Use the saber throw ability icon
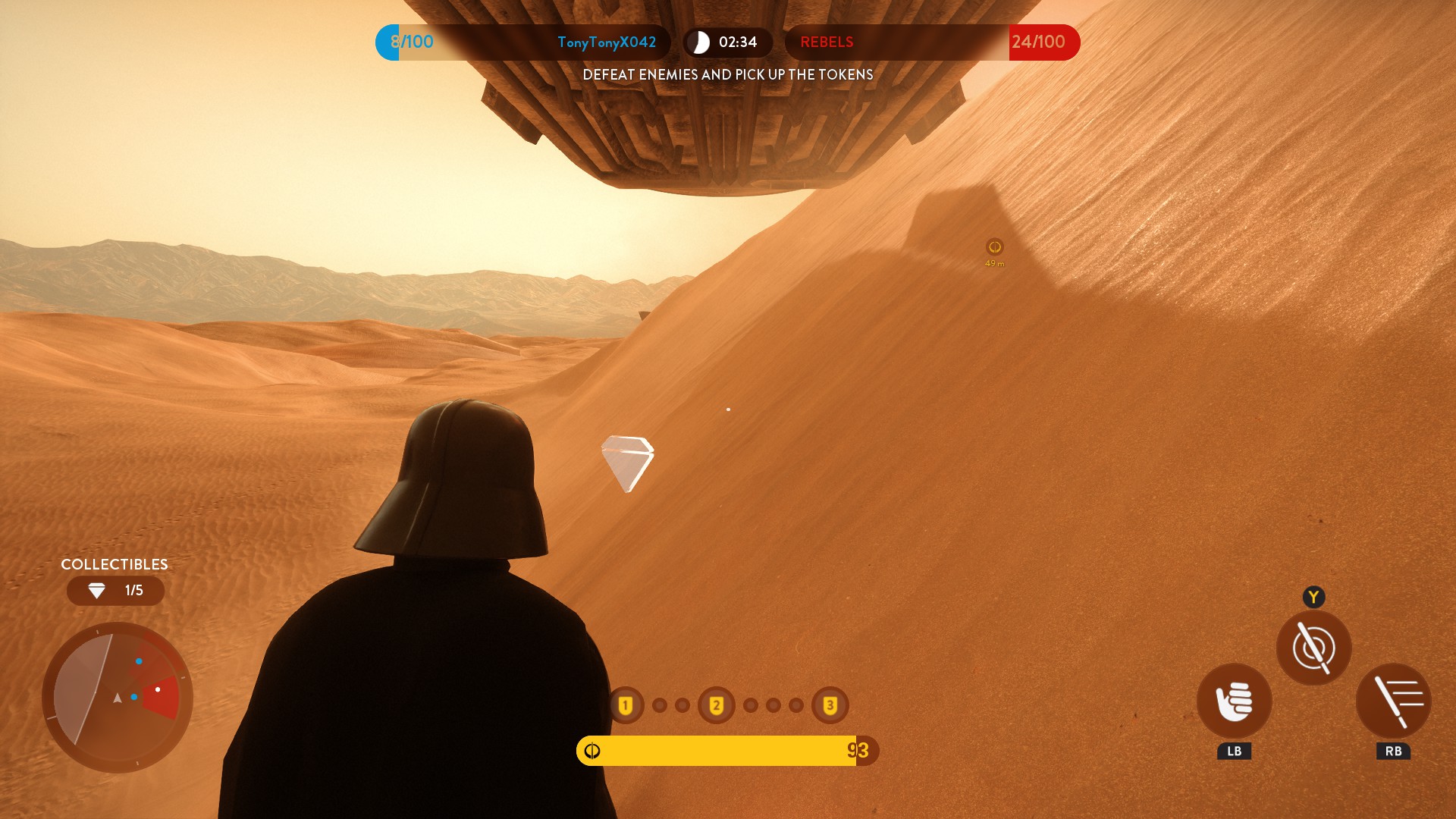The image size is (1456, 819). click(x=1393, y=701)
